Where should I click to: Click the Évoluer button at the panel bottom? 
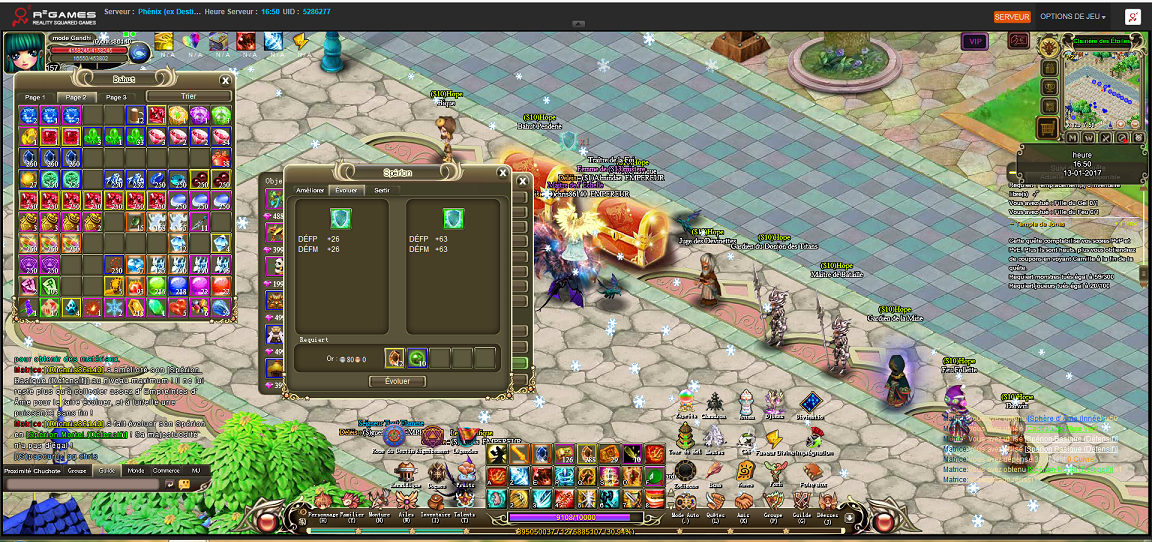click(397, 382)
